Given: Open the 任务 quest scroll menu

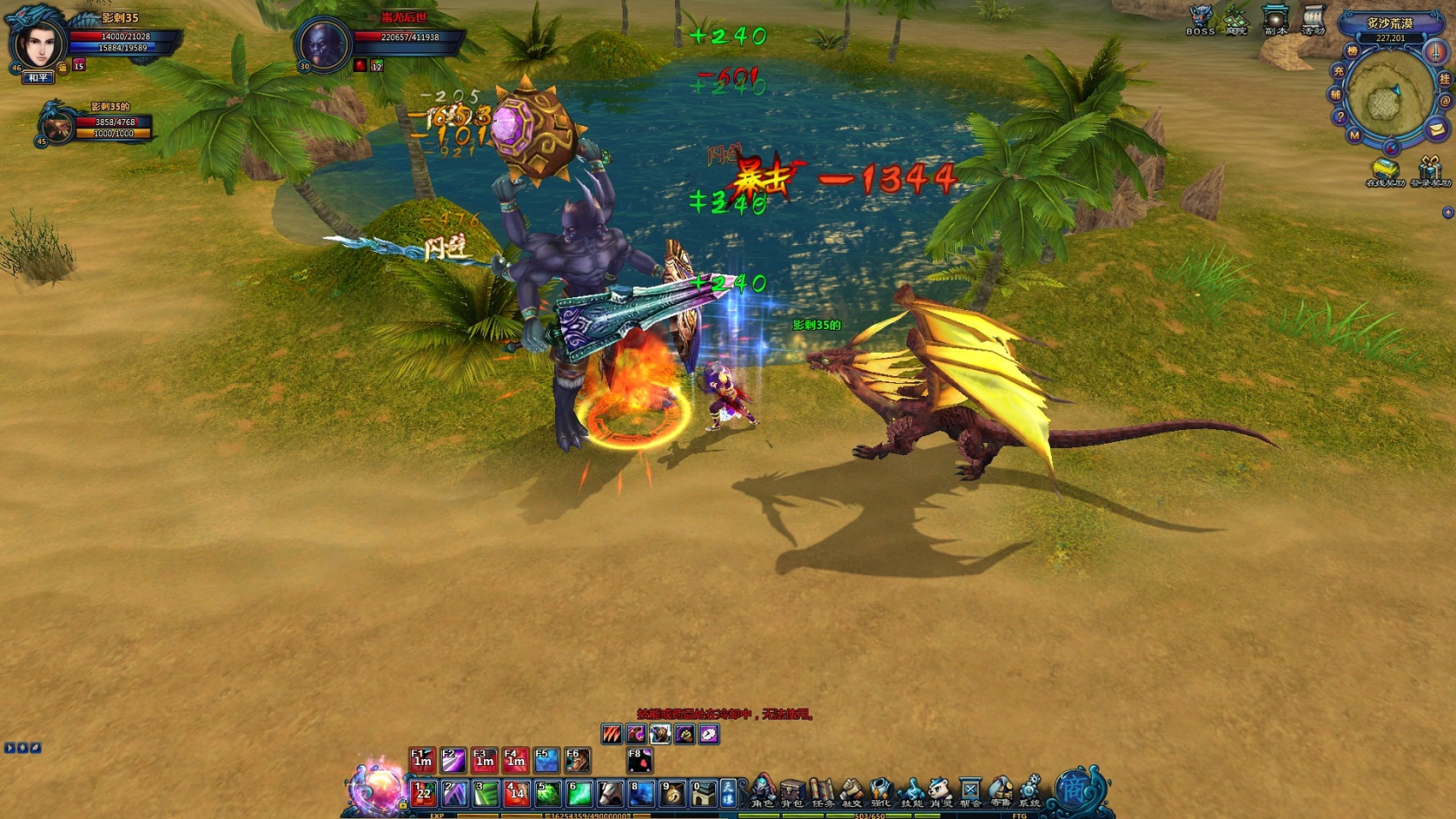Looking at the screenshot, I should 822,792.
